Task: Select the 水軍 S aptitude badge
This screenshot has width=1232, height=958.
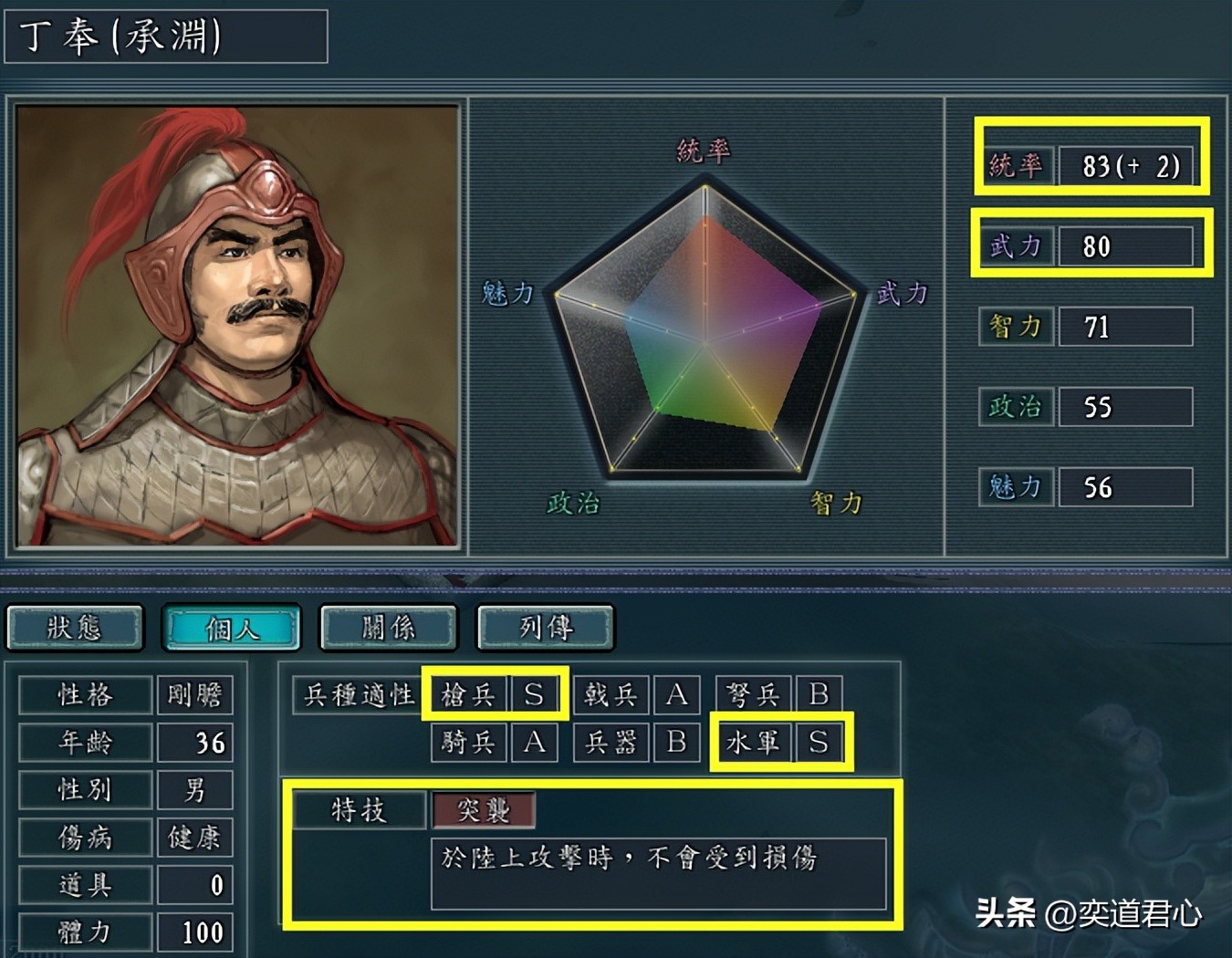Action: (x=781, y=743)
